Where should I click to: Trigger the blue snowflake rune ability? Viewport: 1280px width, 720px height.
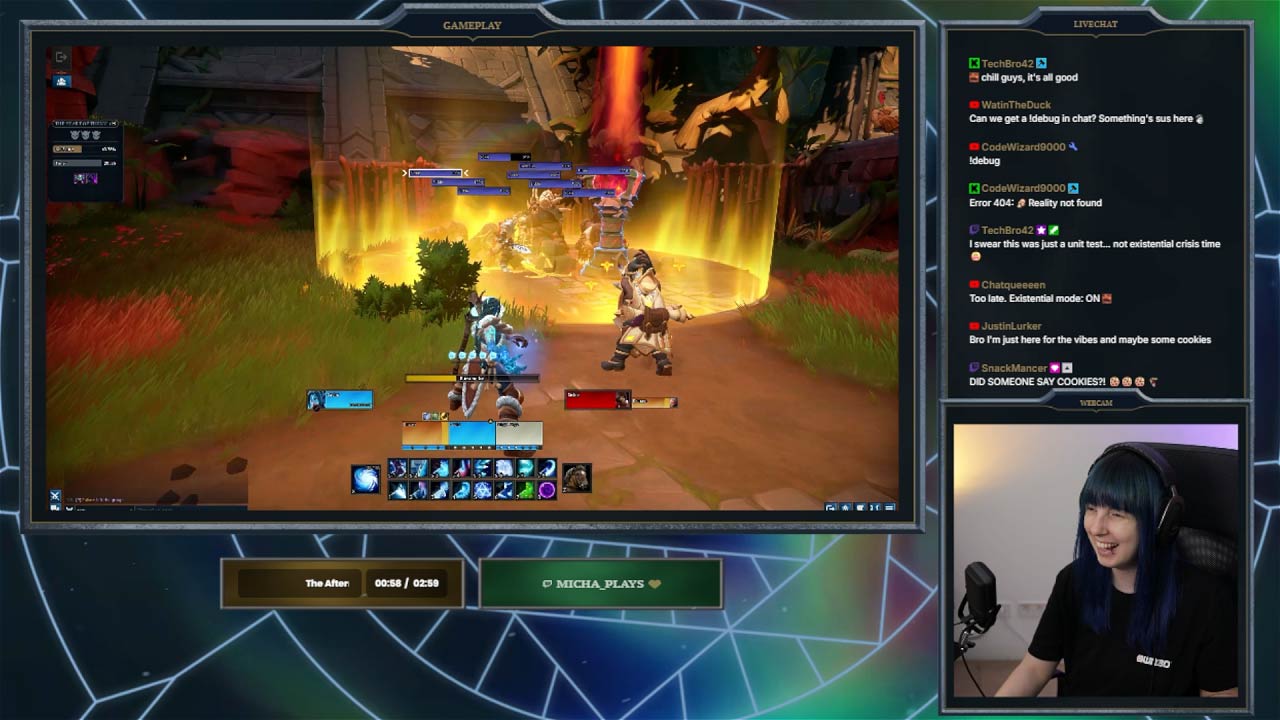[483, 490]
